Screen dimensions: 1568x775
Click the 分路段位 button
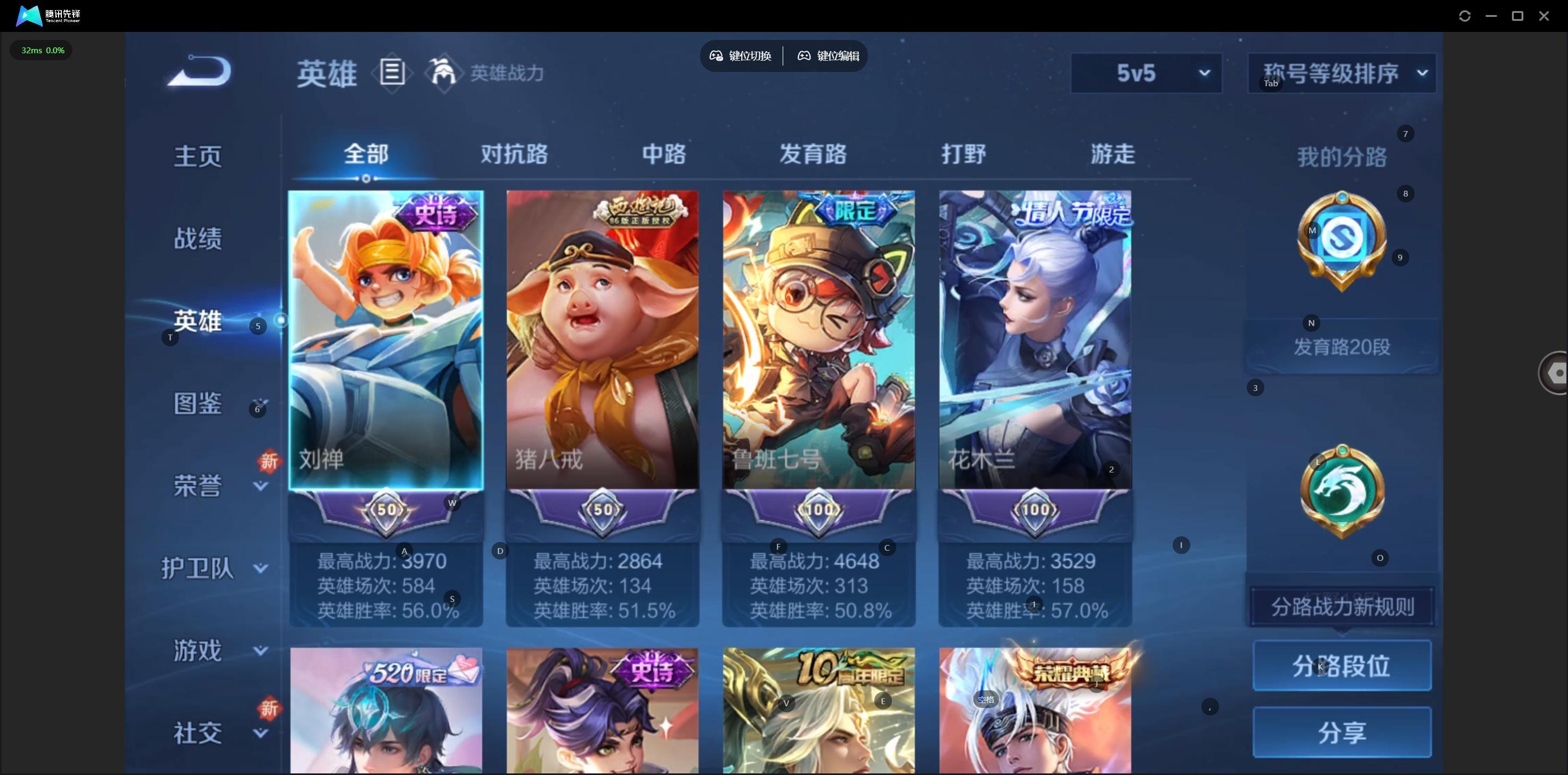coord(1342,665)
